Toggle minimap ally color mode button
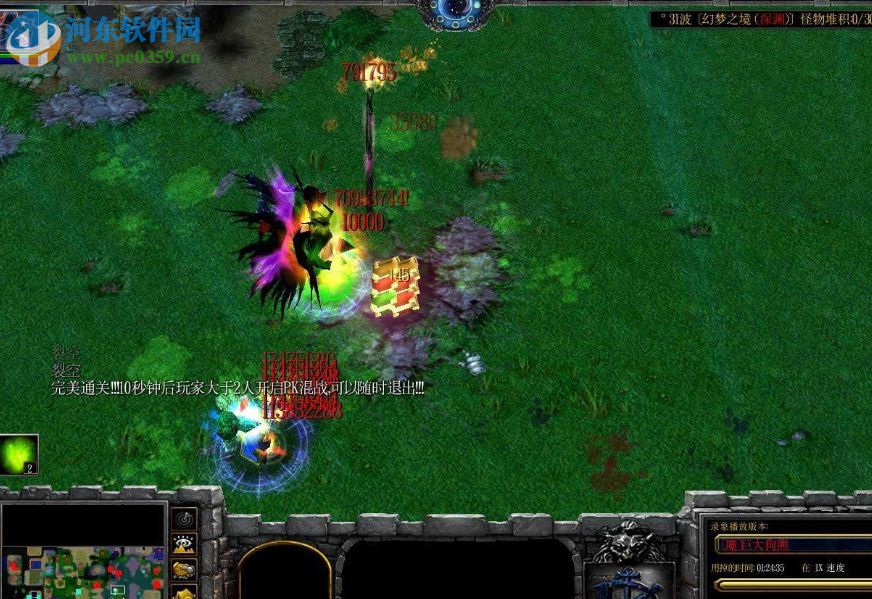This screenshot has width=872, height=599. click(x=184, y=570)
